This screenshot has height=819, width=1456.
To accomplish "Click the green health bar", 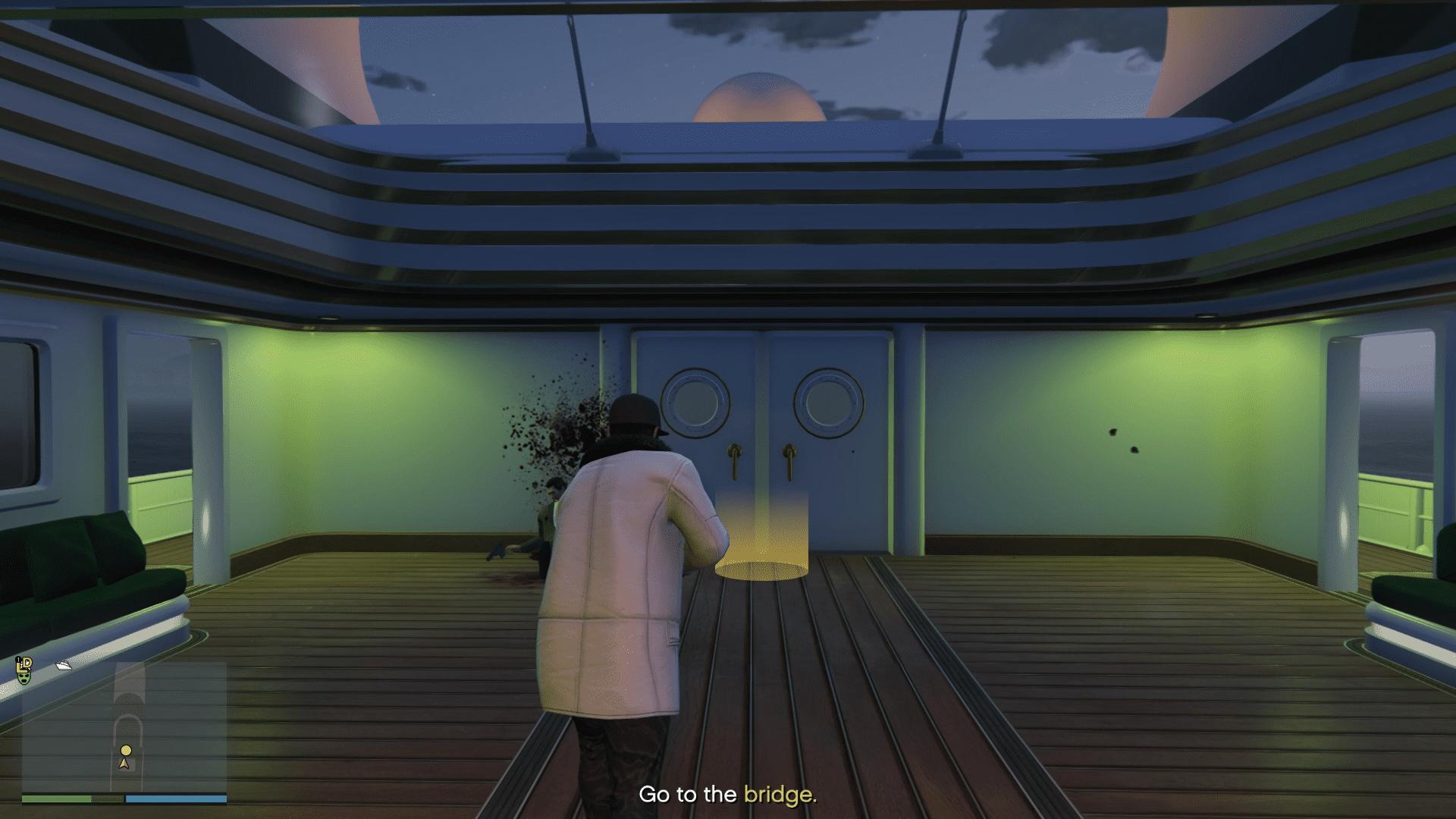I will [57, 798].
